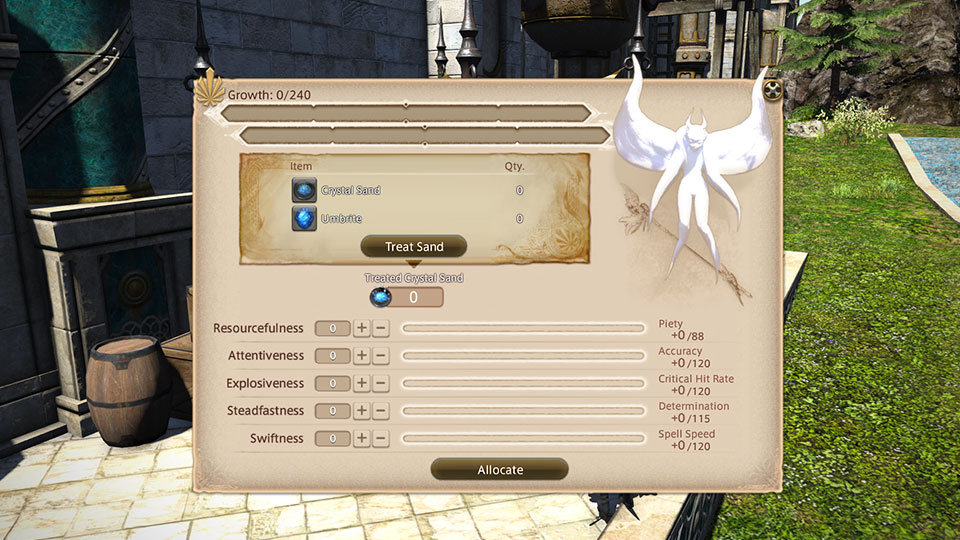This screenshot has width=960, height=540.
Task: Decrease Steadfastness with the minus button
Action: pyautogui.click(x=380, y=411)
